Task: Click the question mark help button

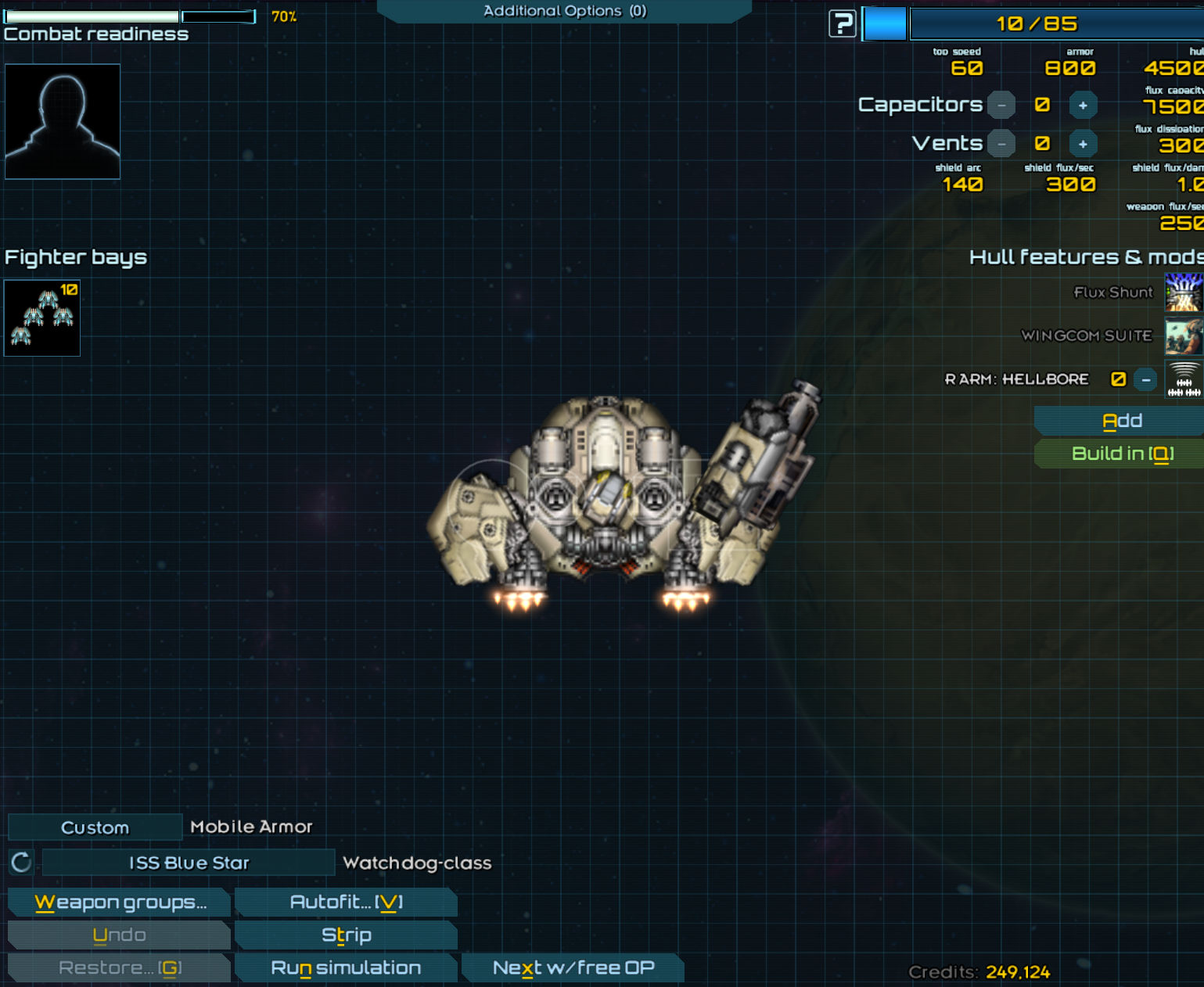Action: click(842, 24)
